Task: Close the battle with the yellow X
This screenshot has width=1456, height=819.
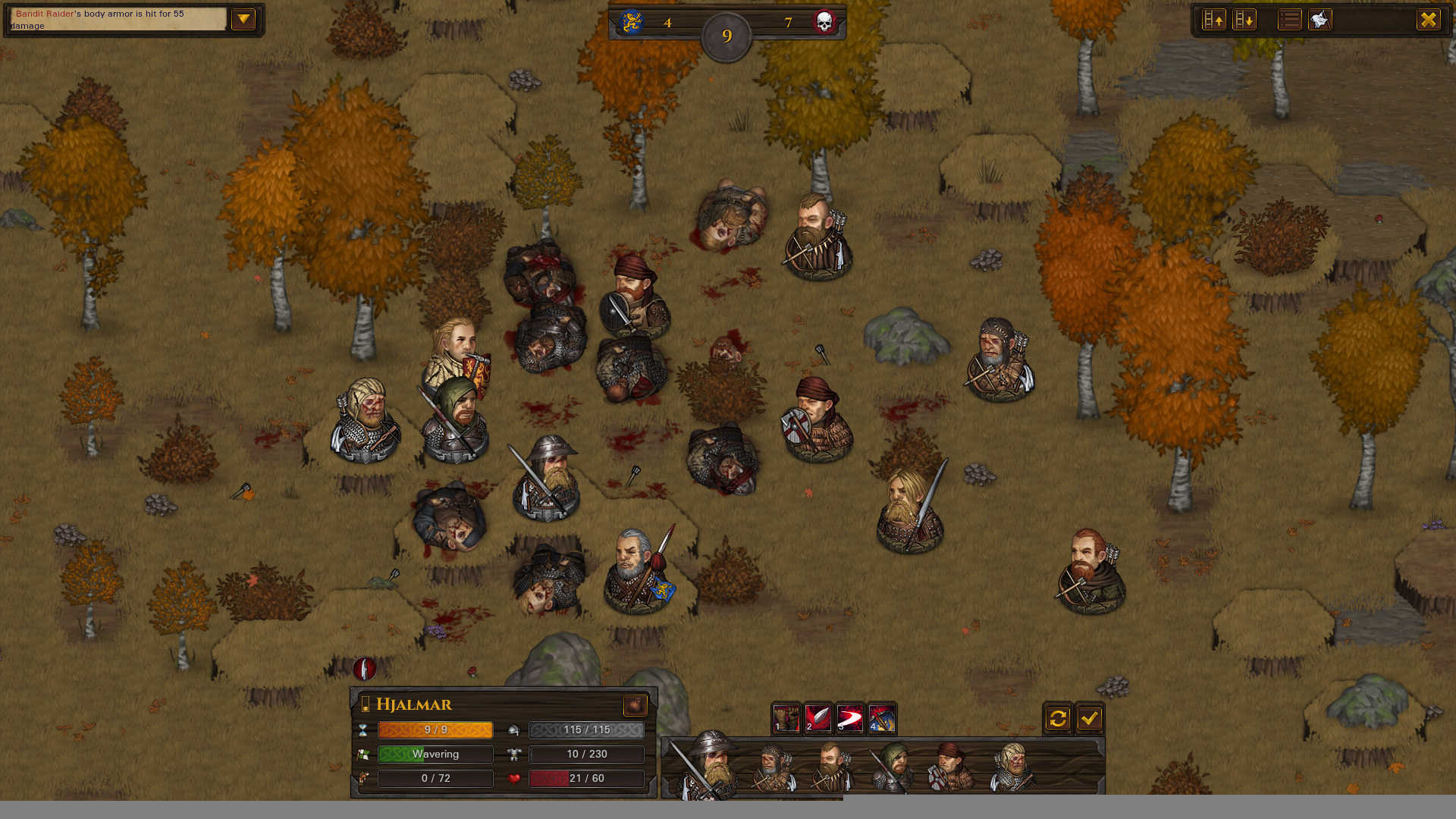Action: (x=1428, y=20)
